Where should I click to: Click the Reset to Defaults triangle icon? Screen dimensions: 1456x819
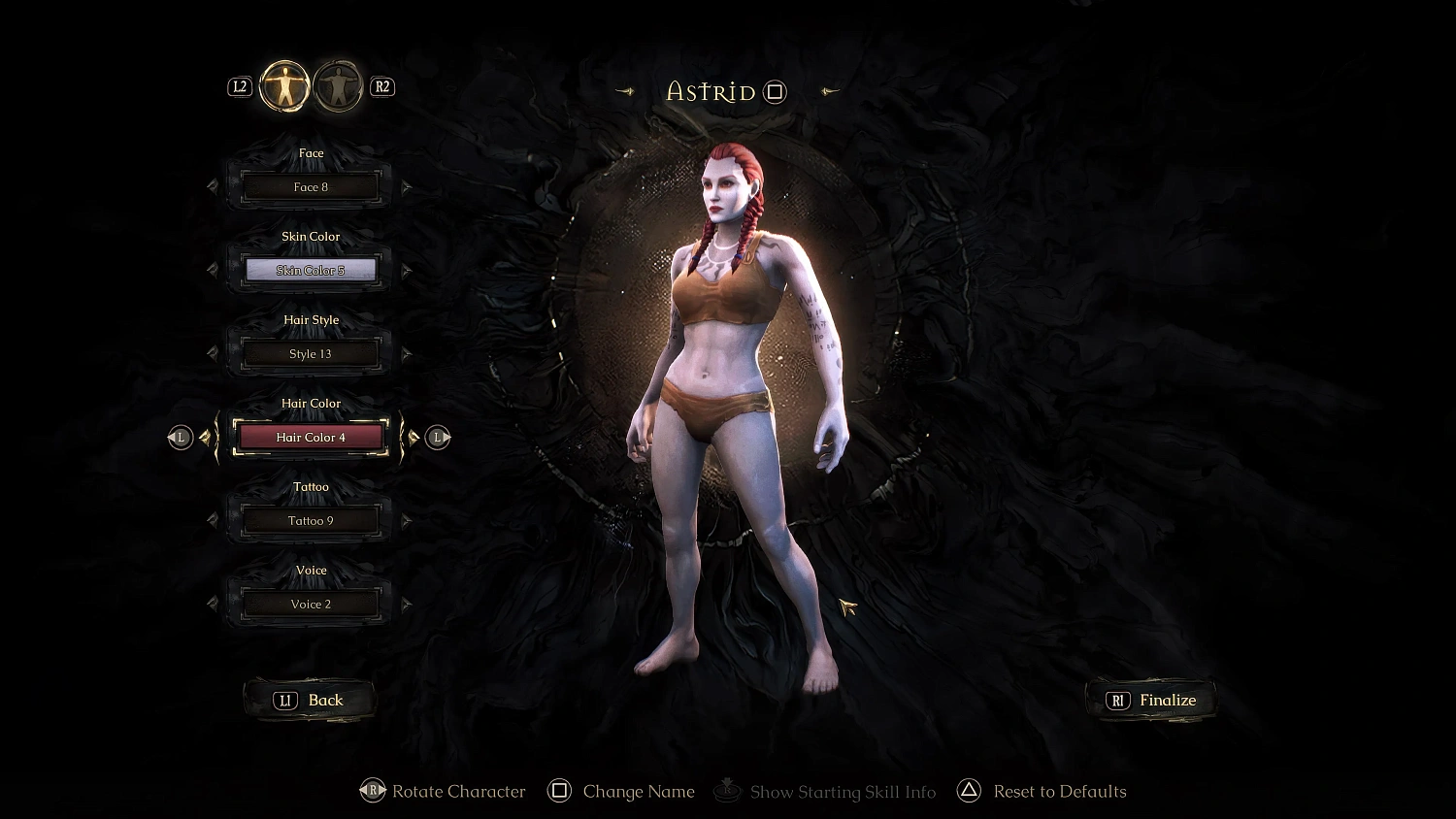(968, 791)
